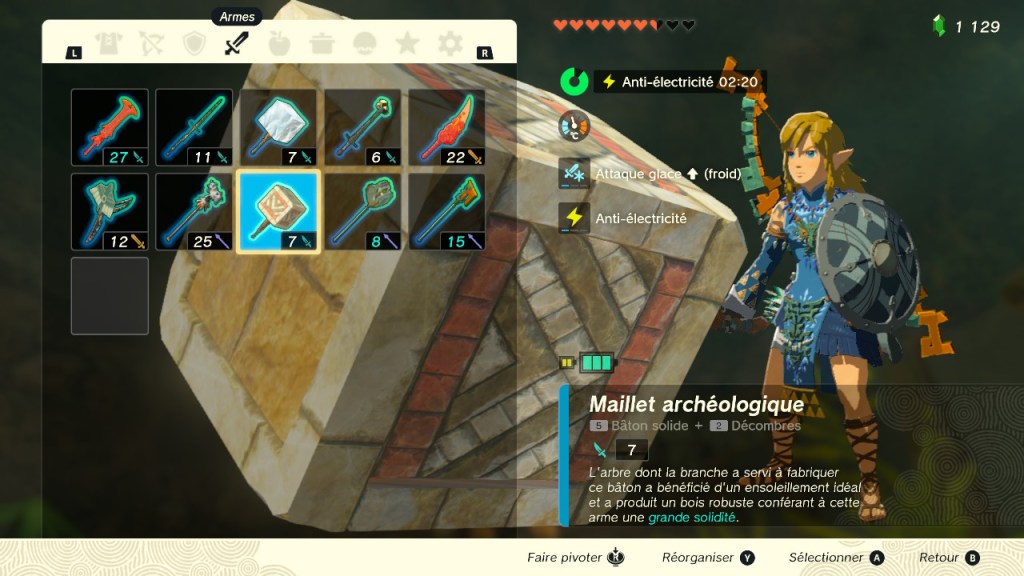Screen dimensions: 1024x576
Task: Click the Réorganiser sort option
Action: click(x=708, y=558)
